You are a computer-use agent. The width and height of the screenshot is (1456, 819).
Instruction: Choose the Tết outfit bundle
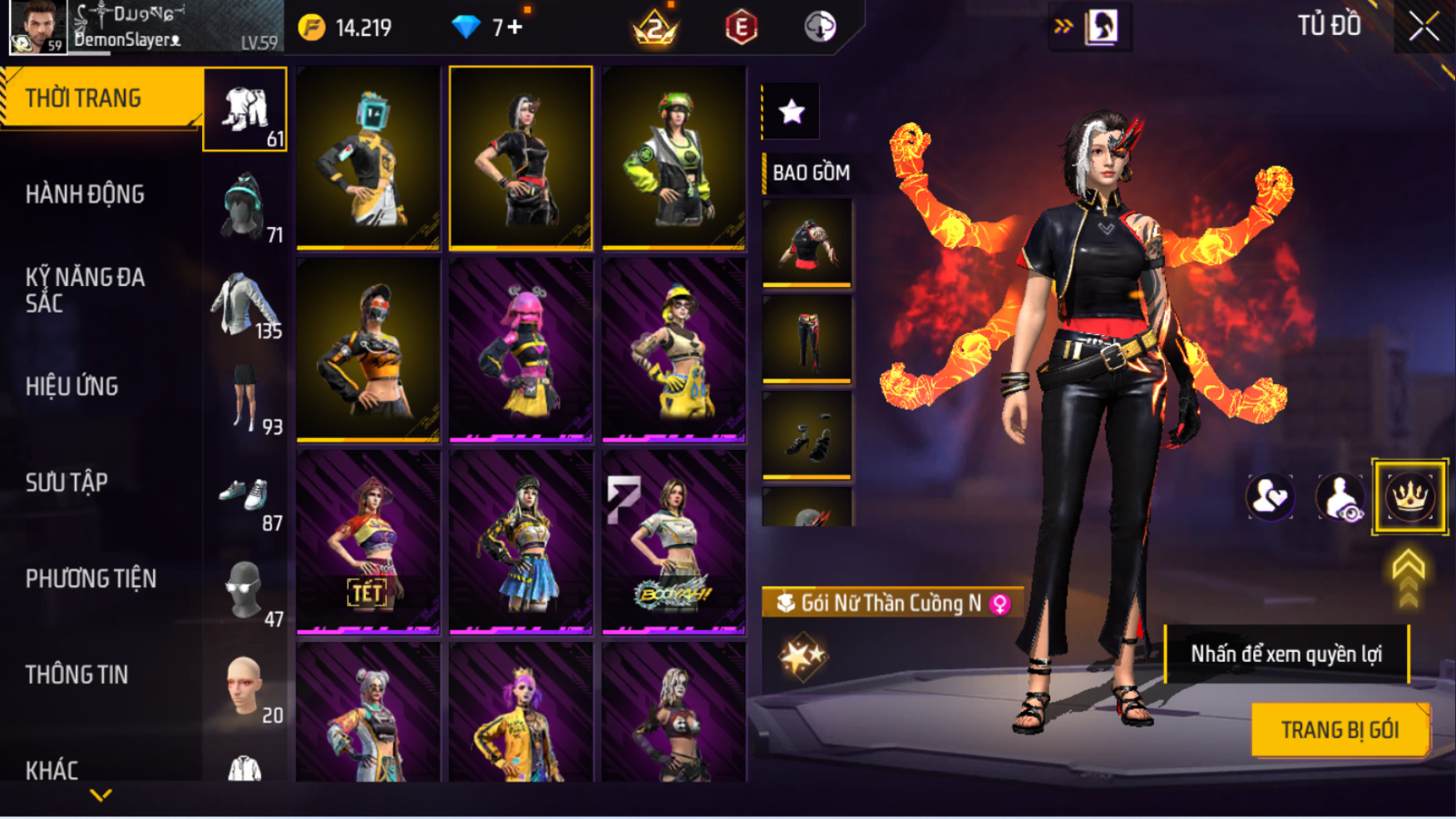(368, 542)
